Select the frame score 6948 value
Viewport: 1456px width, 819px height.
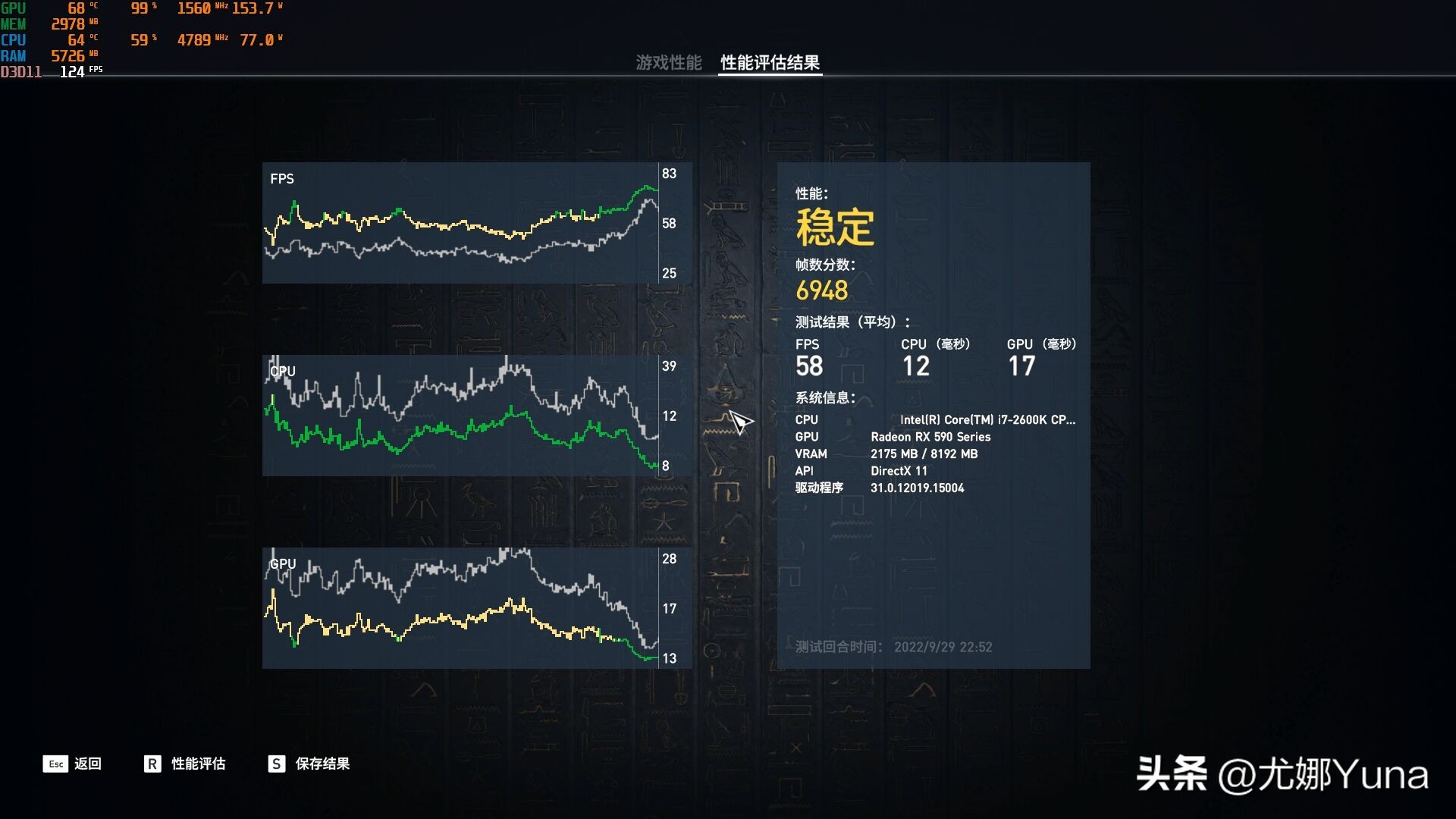tap(822, 290)
